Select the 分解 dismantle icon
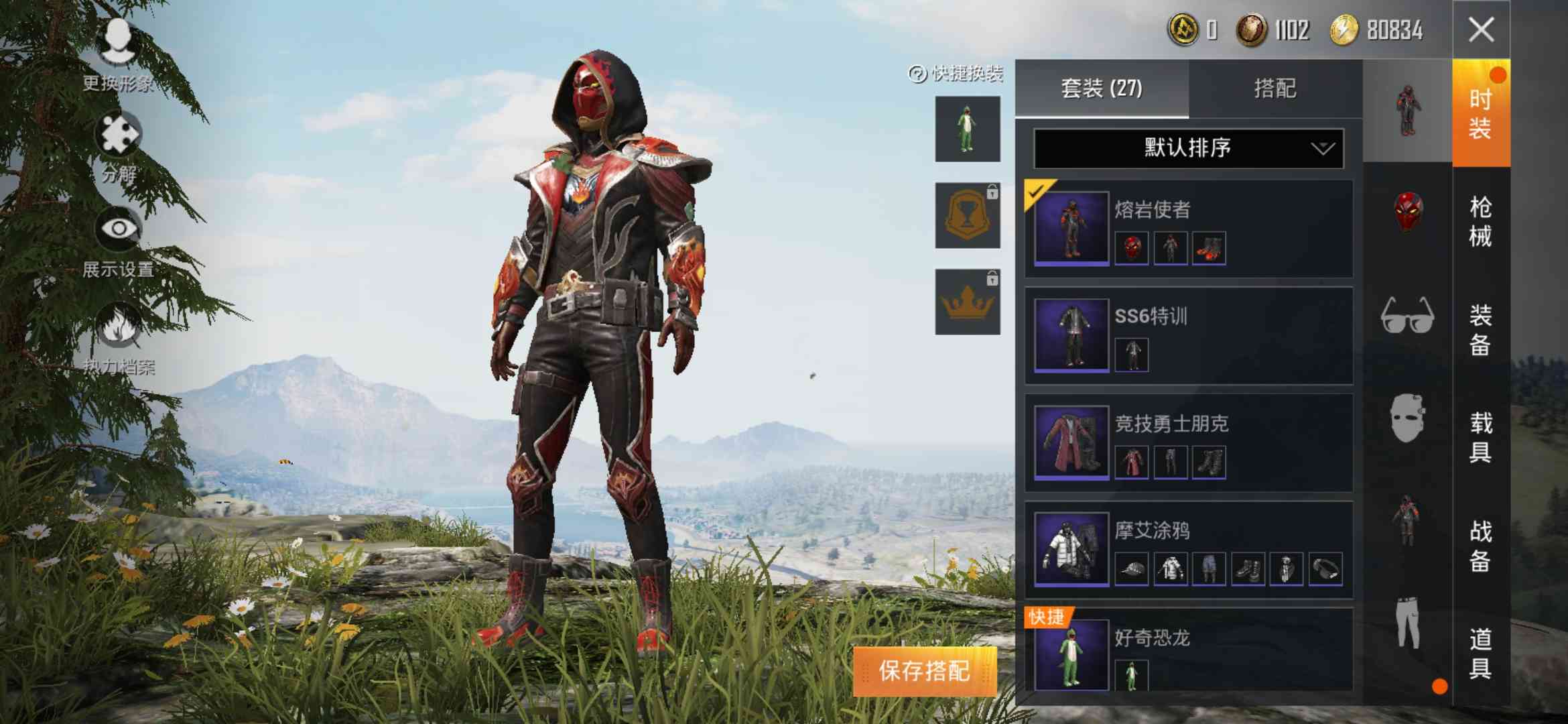1568x724 pixels. point(117,134)
